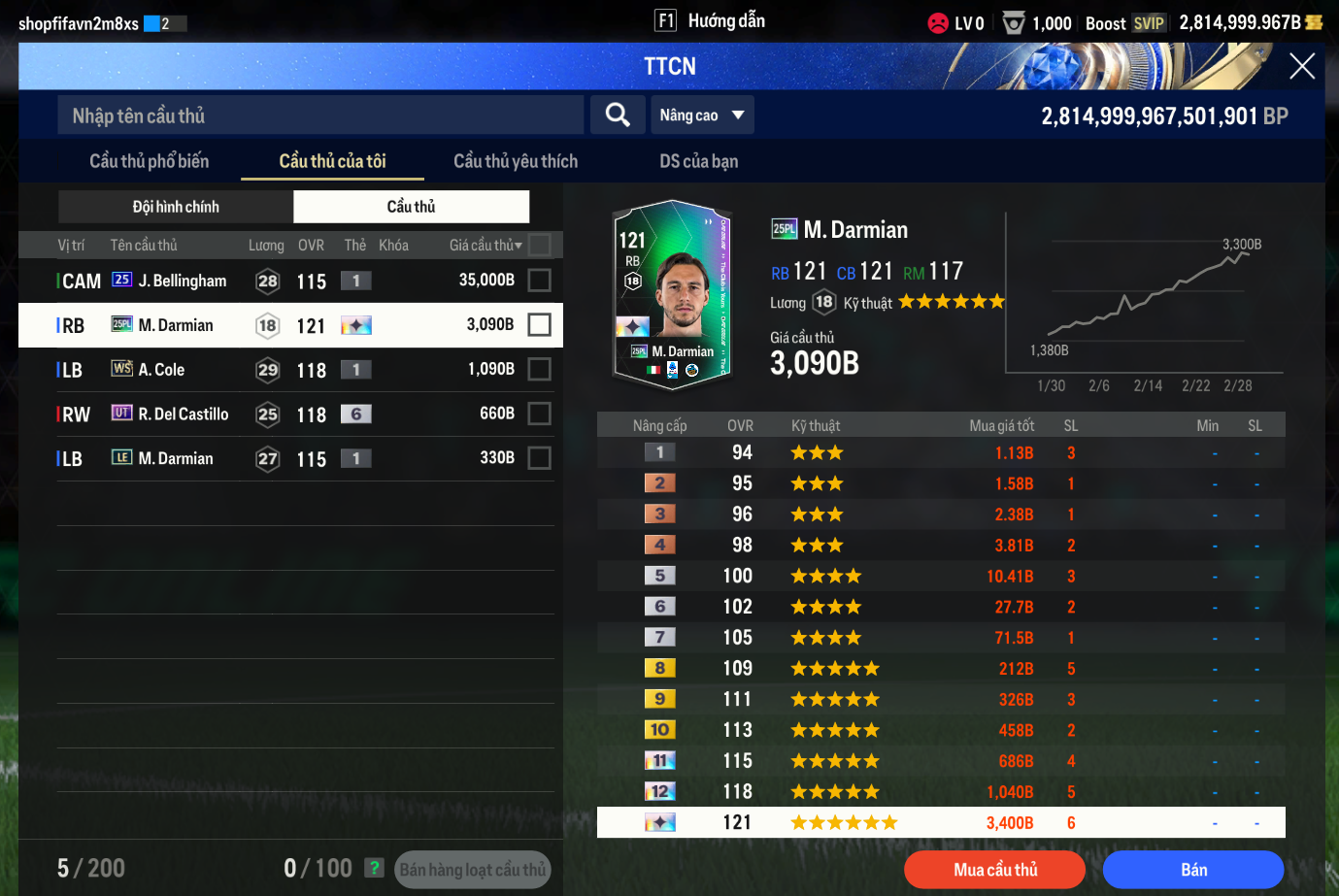Switch to Cầu thủ phổ biến tab

[x=149, y=161]
